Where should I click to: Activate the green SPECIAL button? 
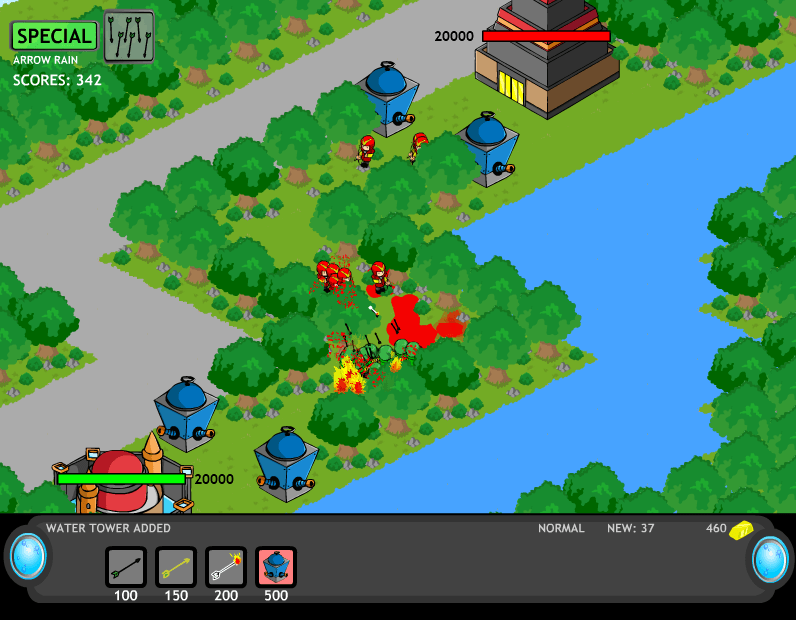pos(54,36)
